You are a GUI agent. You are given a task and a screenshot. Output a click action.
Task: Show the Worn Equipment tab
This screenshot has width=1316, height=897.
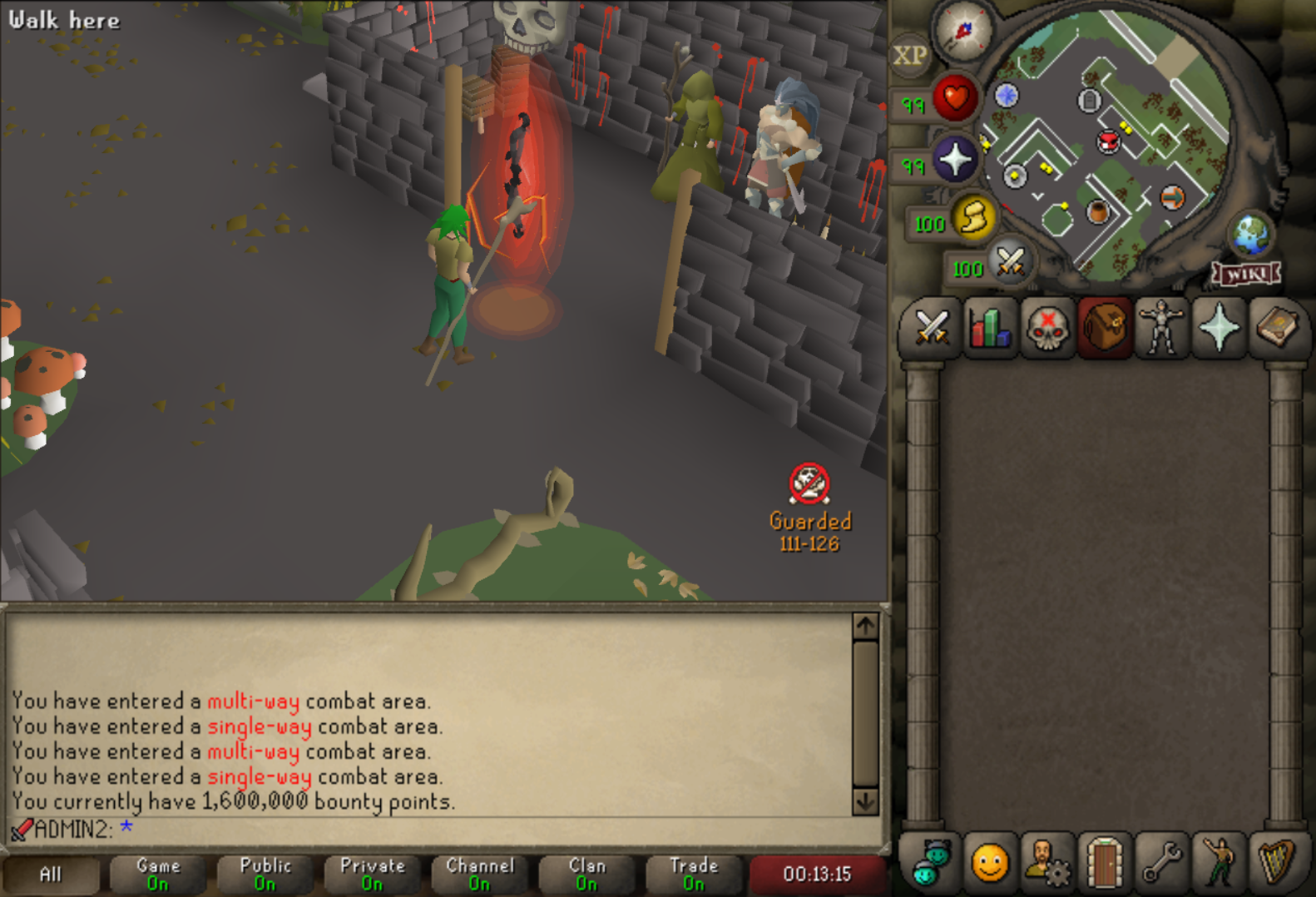[1162, 328]
